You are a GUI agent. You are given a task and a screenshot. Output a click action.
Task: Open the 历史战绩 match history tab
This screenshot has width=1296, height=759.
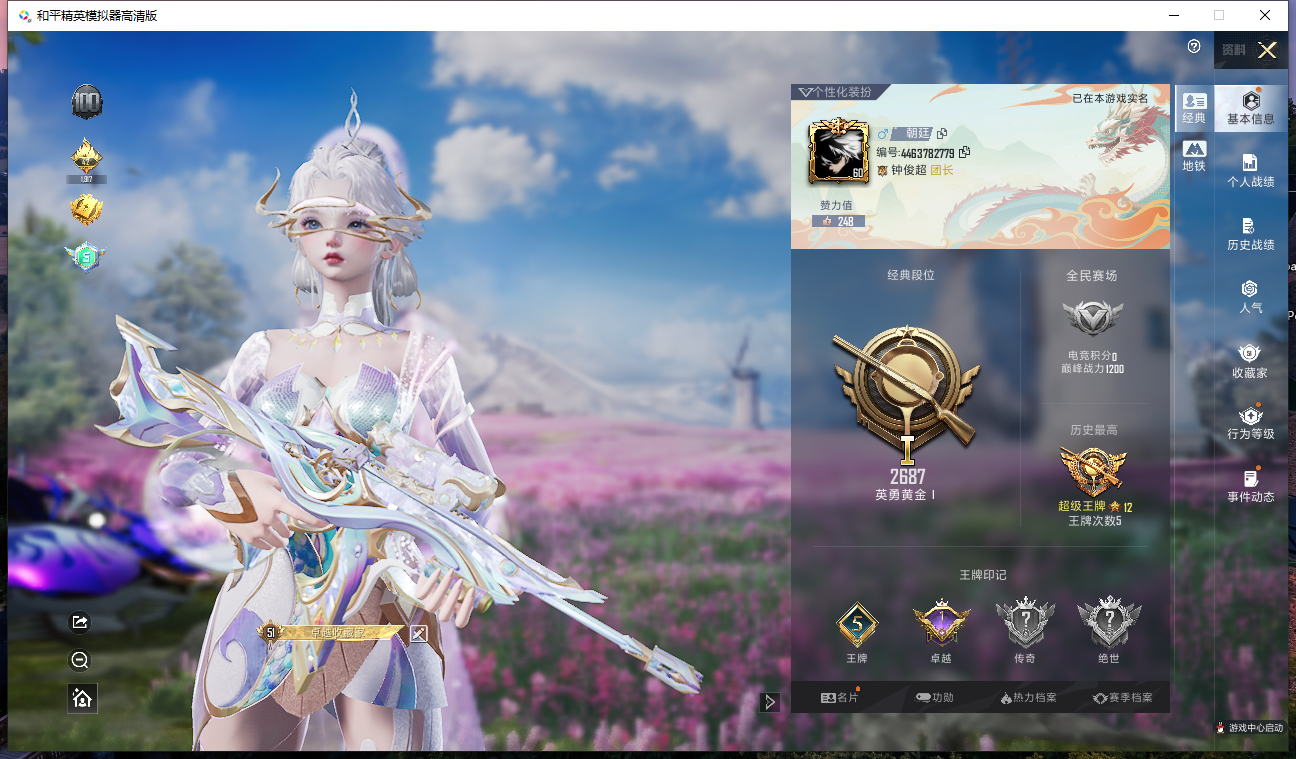coord(1250,234)
